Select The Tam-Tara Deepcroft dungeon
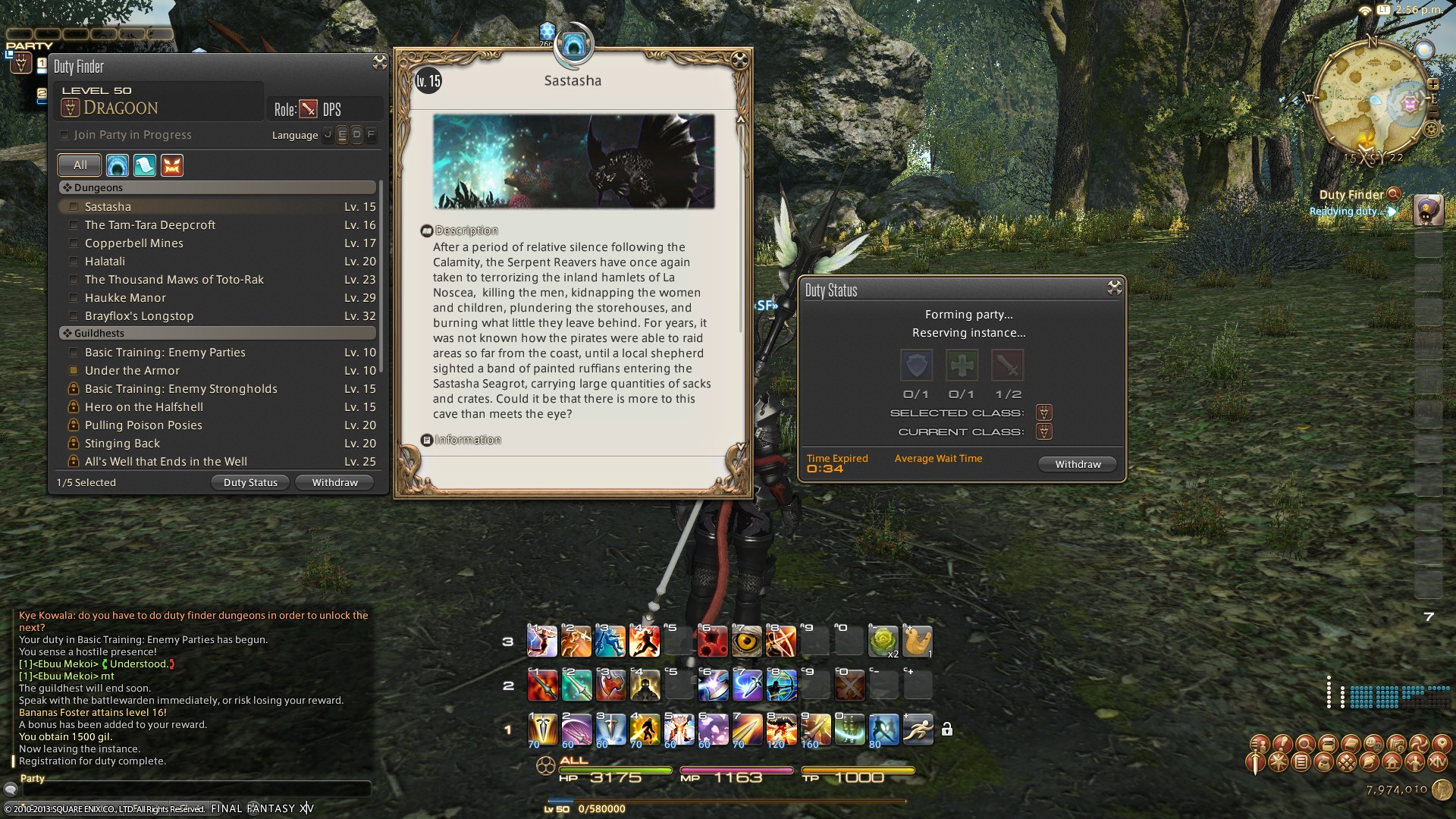 tap(150, 225)
